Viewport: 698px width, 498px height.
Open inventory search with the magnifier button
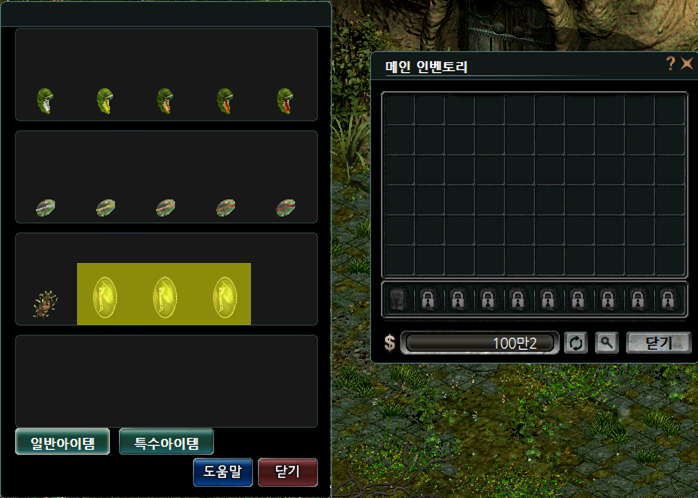click(x=606, y=343)
